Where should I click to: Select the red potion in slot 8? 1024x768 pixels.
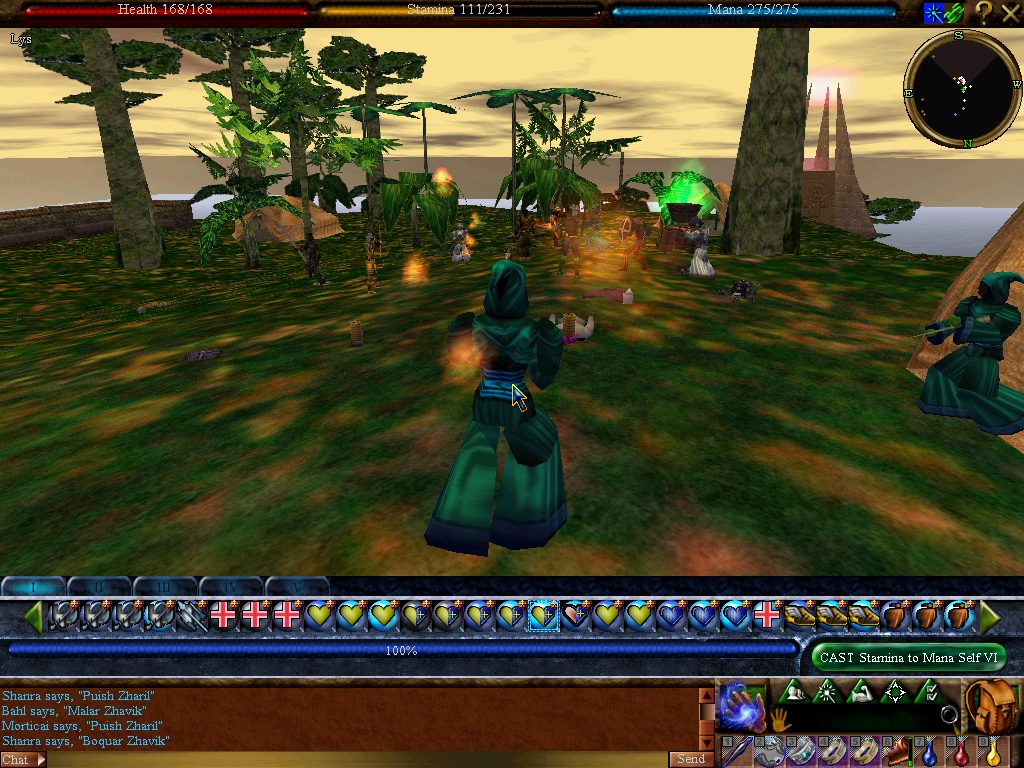point(962,752)
